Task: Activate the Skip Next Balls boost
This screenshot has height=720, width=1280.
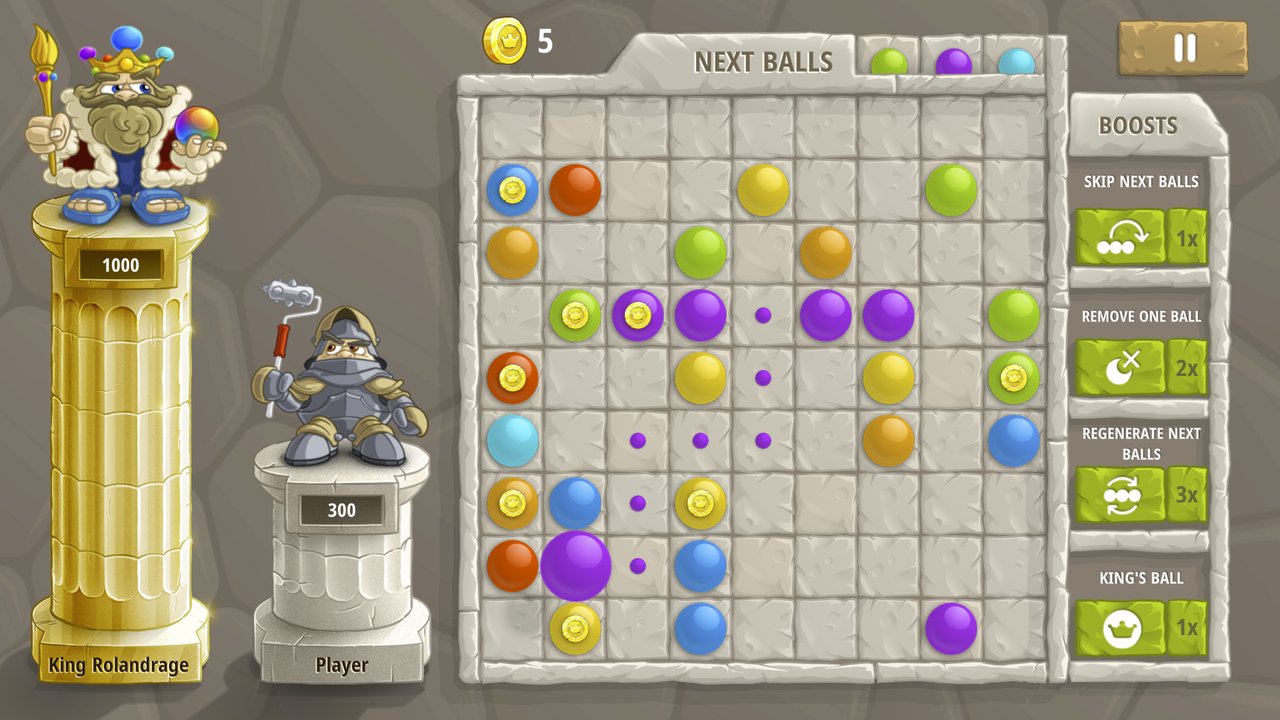Action: tap(1121, 237)
